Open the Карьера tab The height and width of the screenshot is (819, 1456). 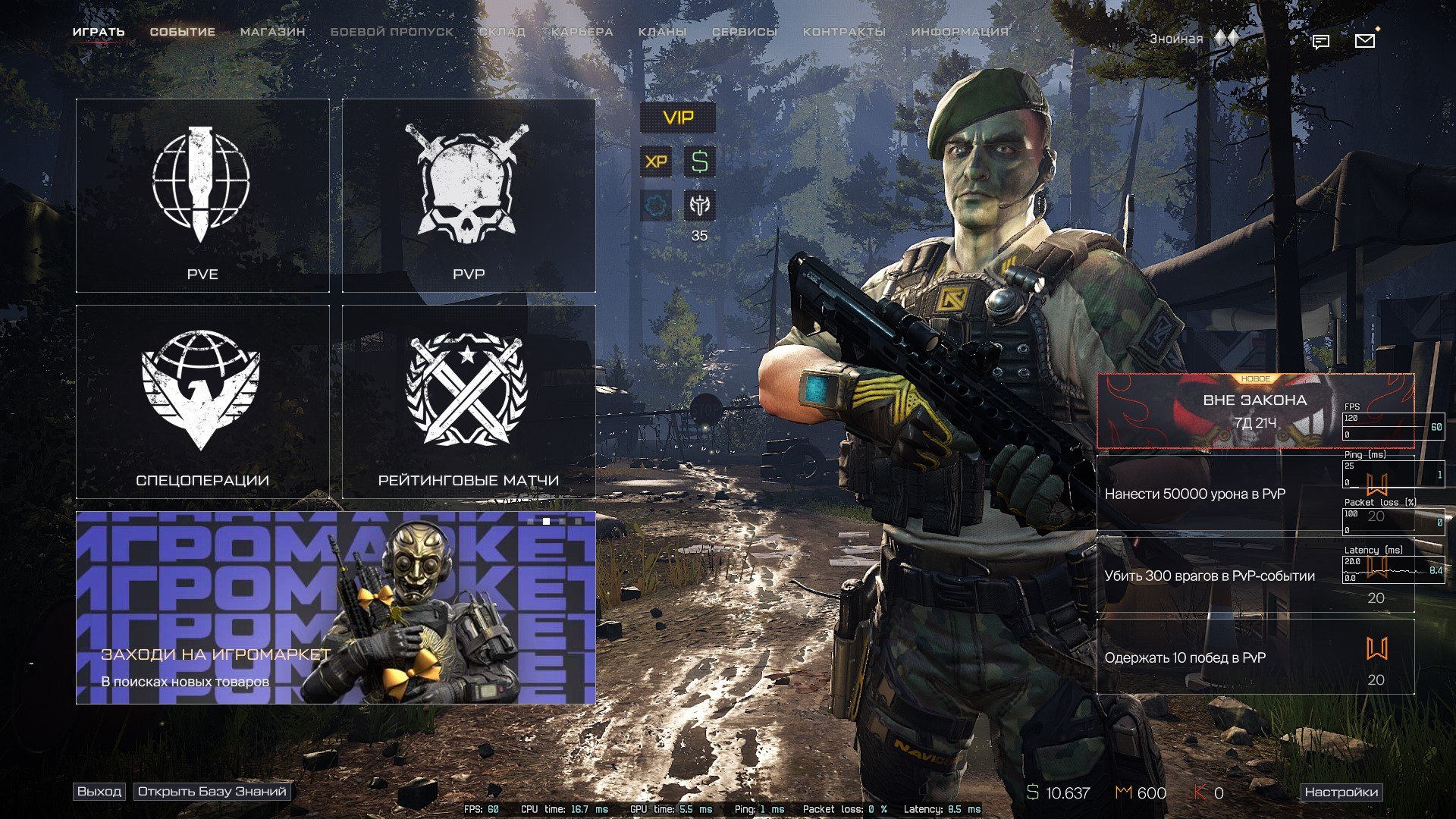tap(582, 32)
